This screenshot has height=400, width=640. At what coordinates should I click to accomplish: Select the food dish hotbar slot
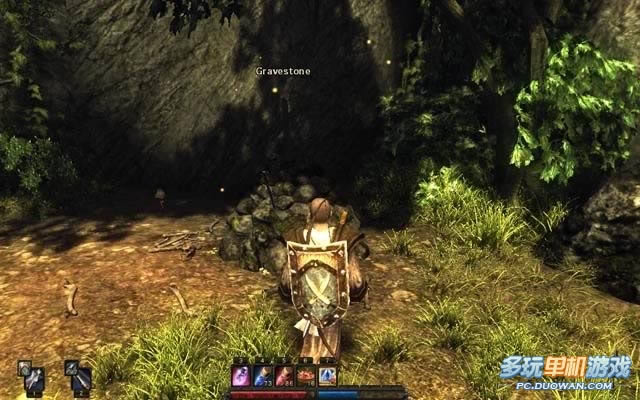pyautogui.click(x=306, y=376)
